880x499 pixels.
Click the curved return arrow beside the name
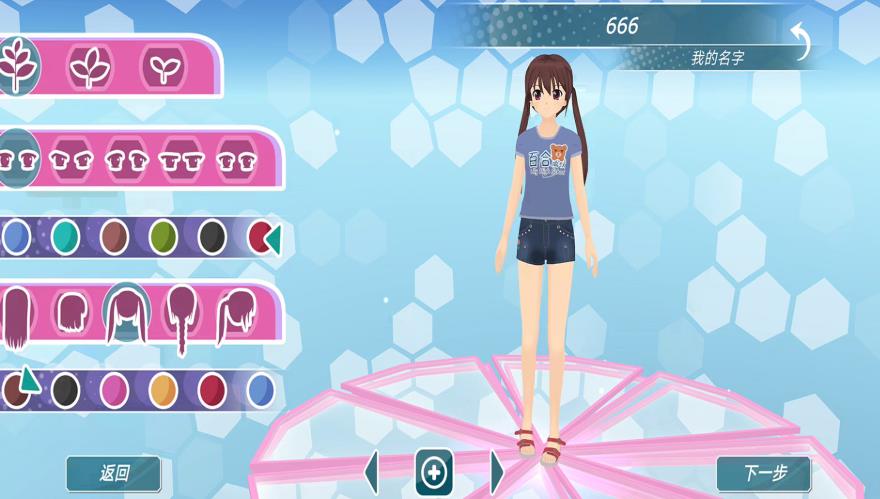point(801,42)
